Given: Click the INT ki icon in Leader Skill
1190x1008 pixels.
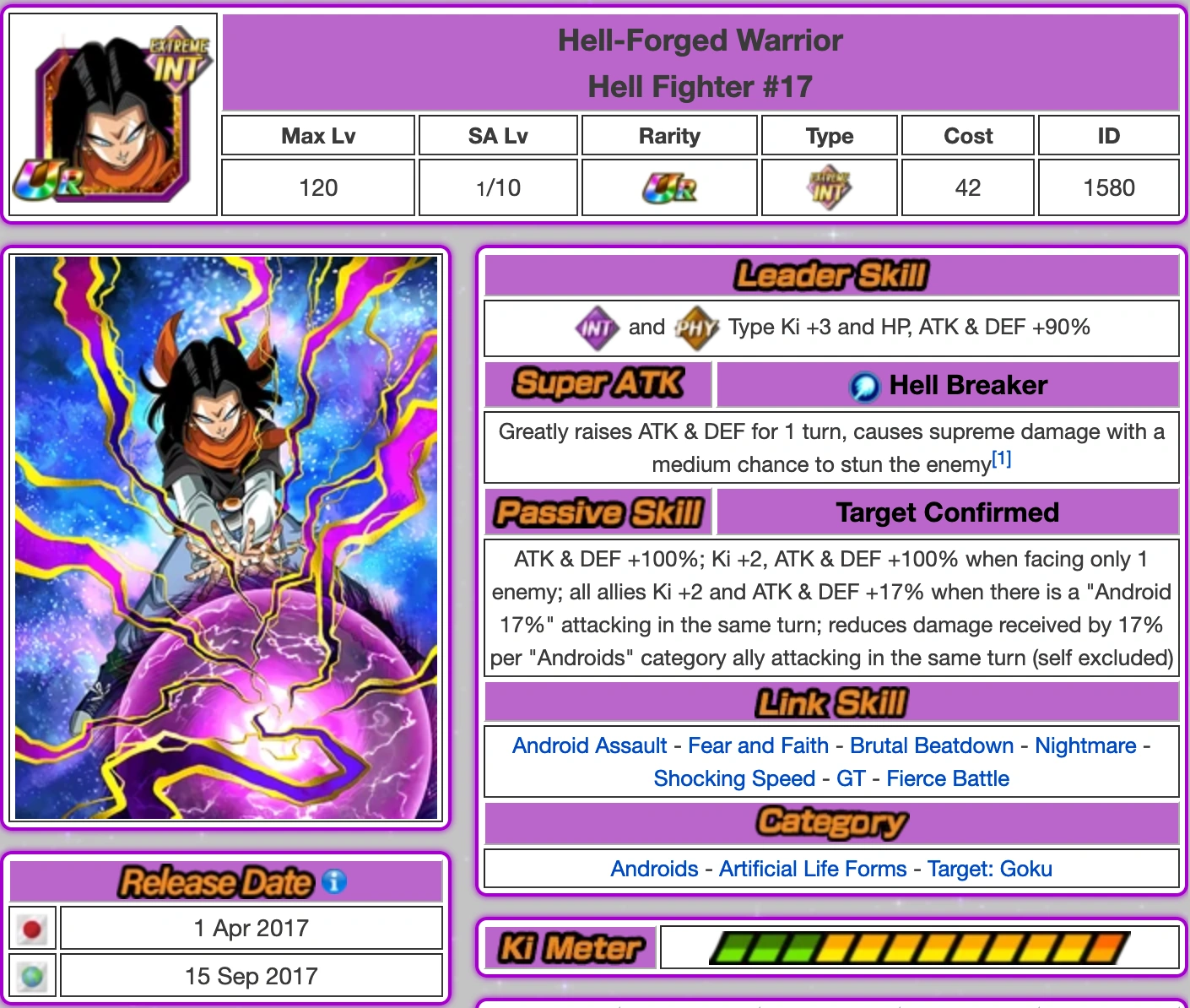Looking at the screenshot, I should [x=596, y=328].
